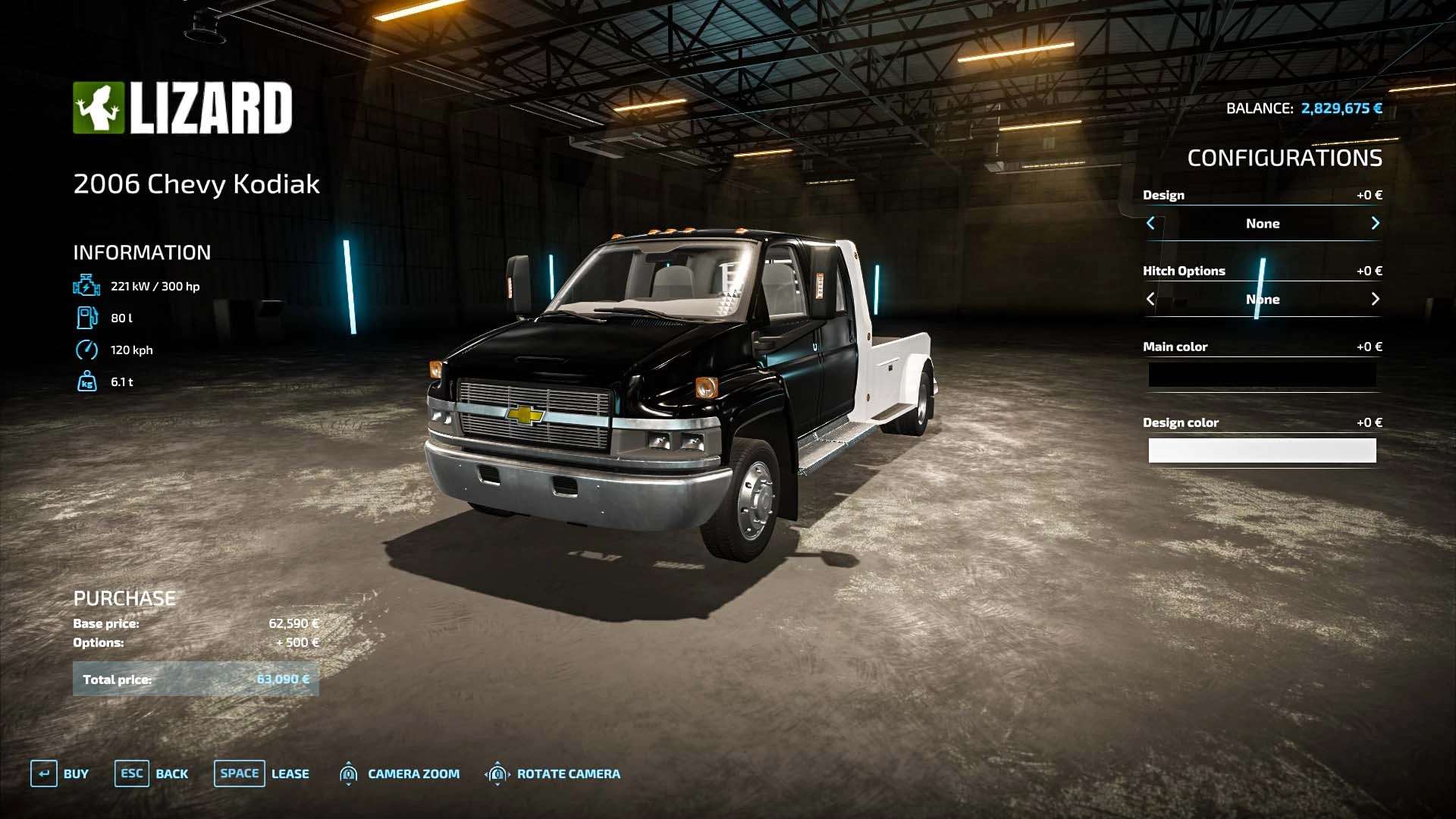
Task: Go back from the shop screen
Action: pos(152,773)
